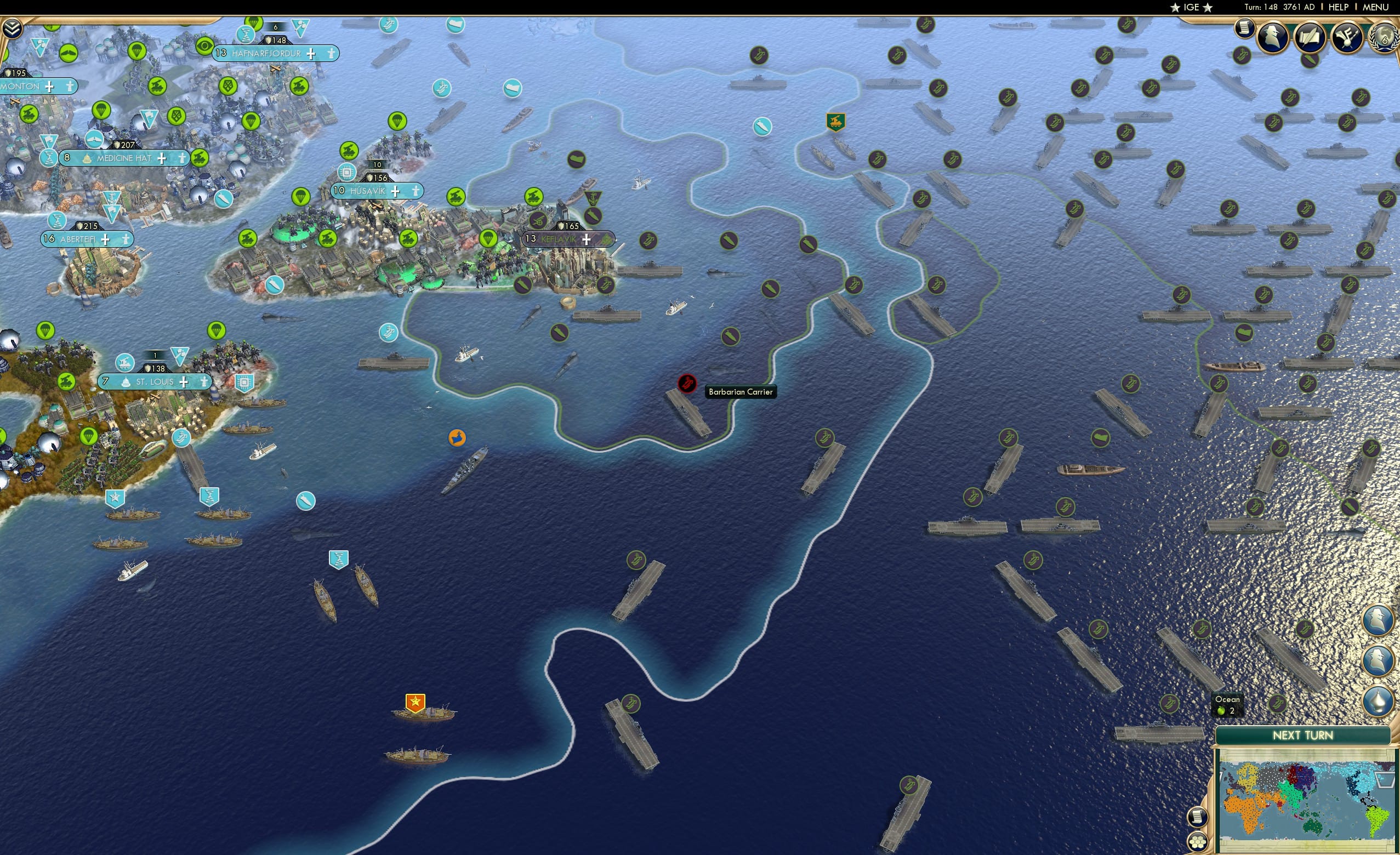
Task: Open the notification log scroll icon
Action: point(1245,27)
